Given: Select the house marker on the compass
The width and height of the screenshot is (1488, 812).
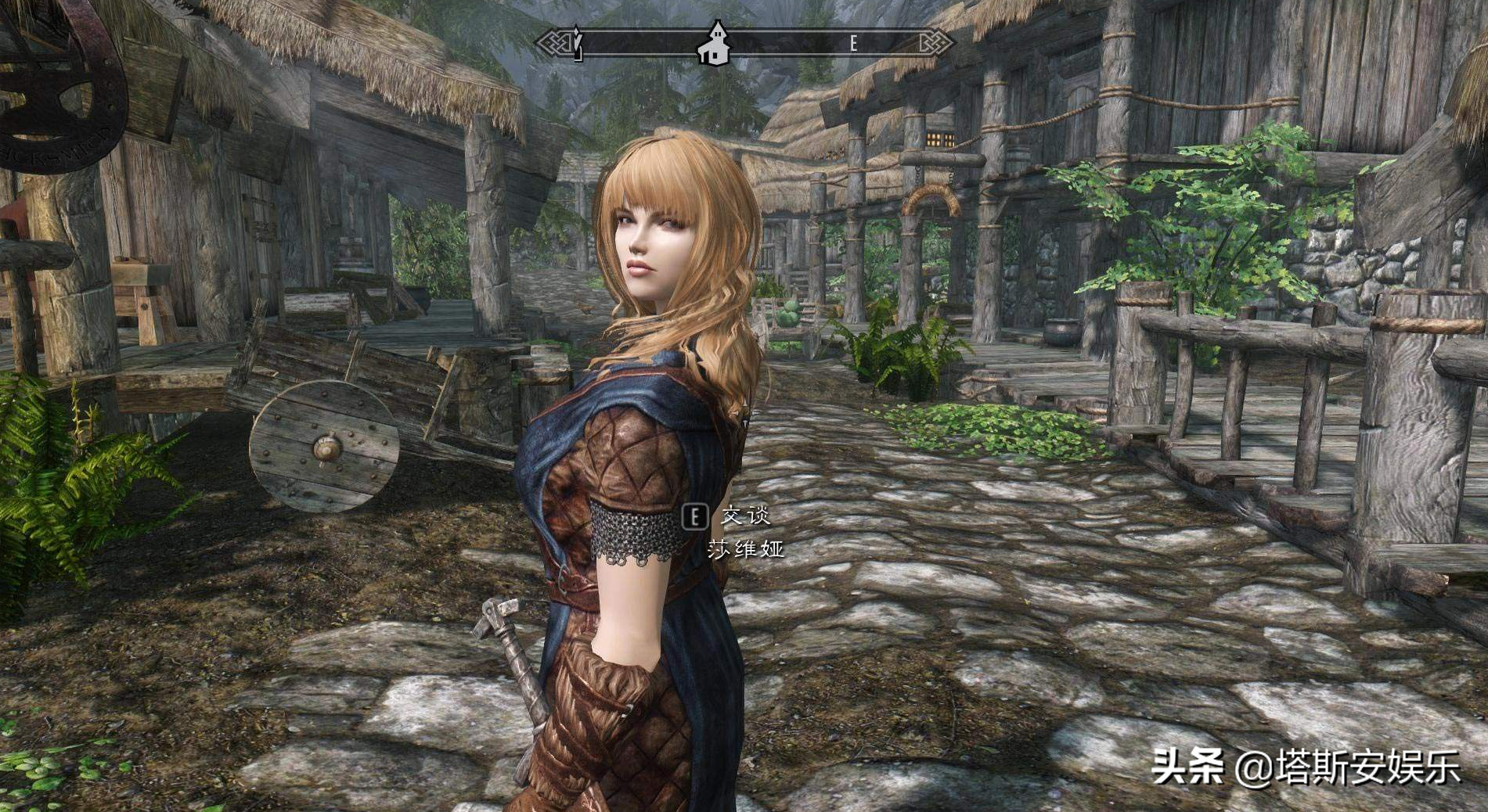Looking at the screenshot, I should [714, 43].
